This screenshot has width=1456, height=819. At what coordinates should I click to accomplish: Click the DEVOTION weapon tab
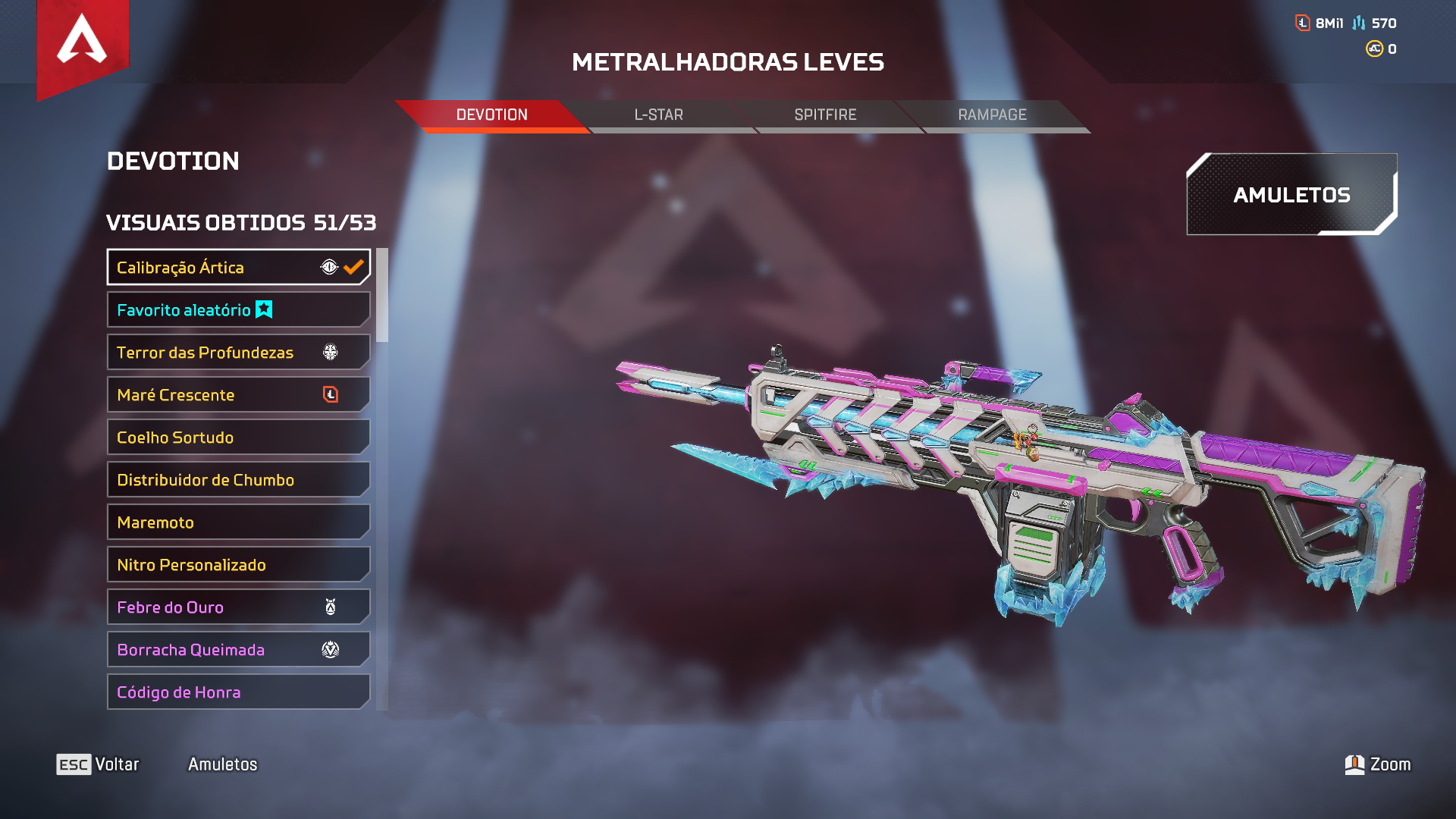pyautogui.click(x=491, y=115)
